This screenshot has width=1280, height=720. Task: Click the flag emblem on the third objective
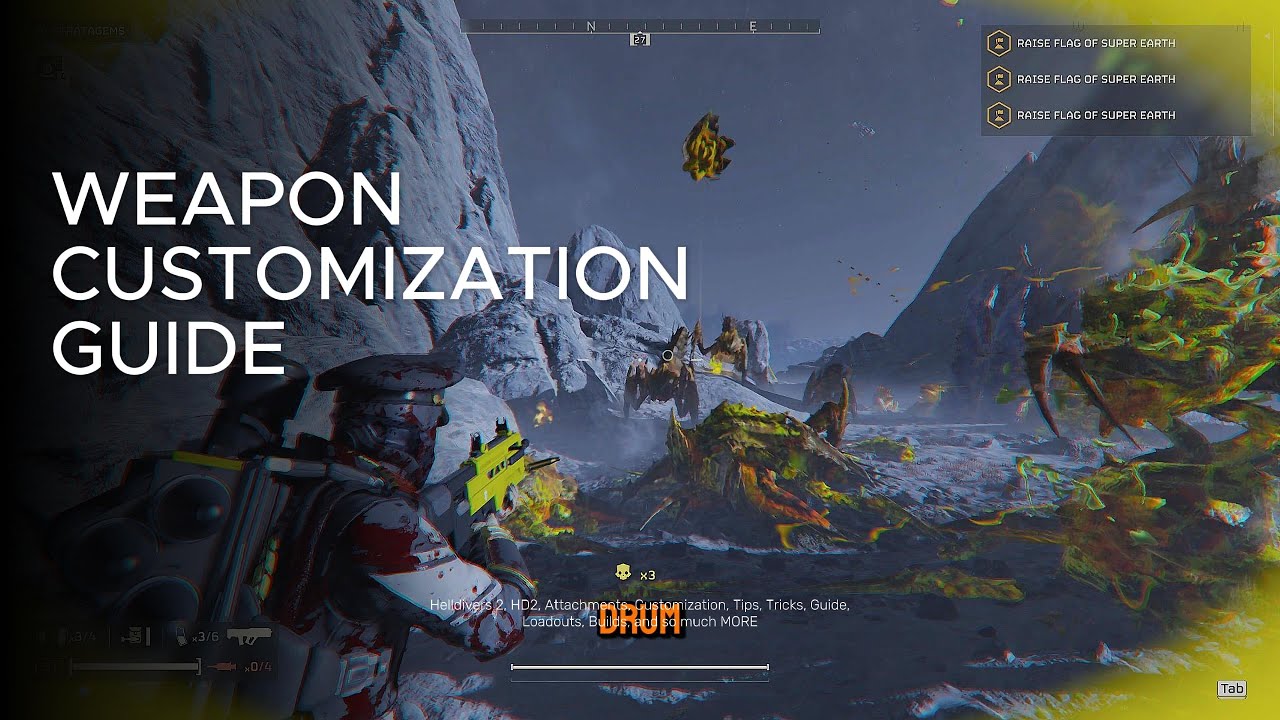pyautogui.click(x=1000, y=115)
